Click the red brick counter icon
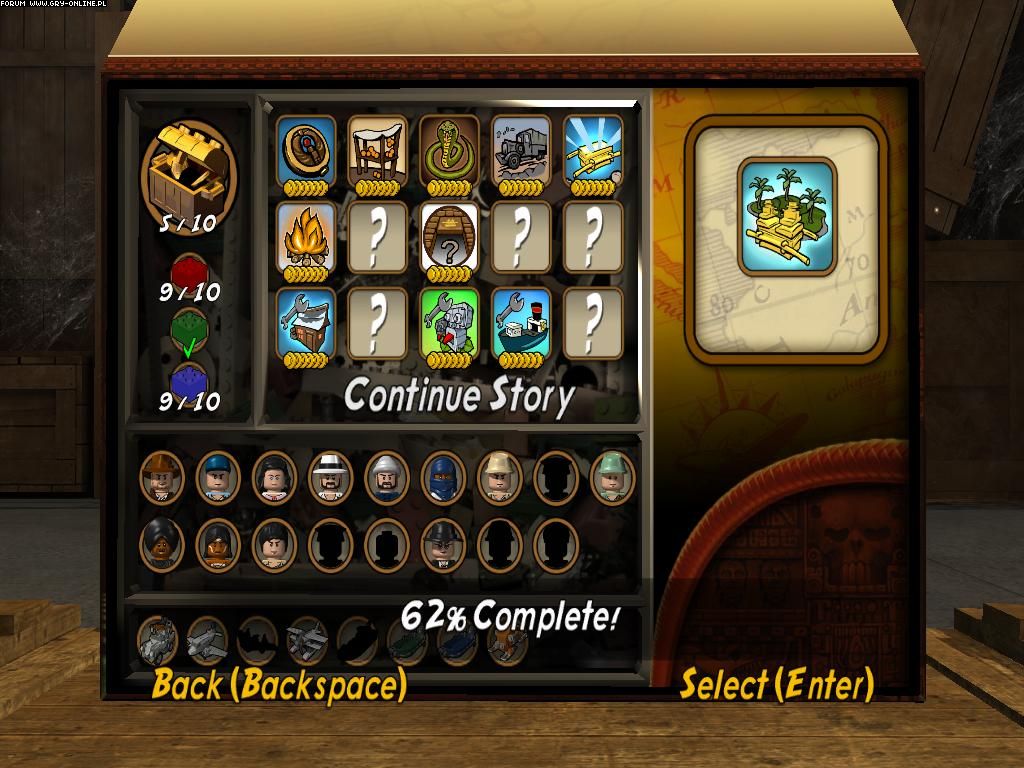The width and height of the screenshot is (1024, 768). coord(189,270)
